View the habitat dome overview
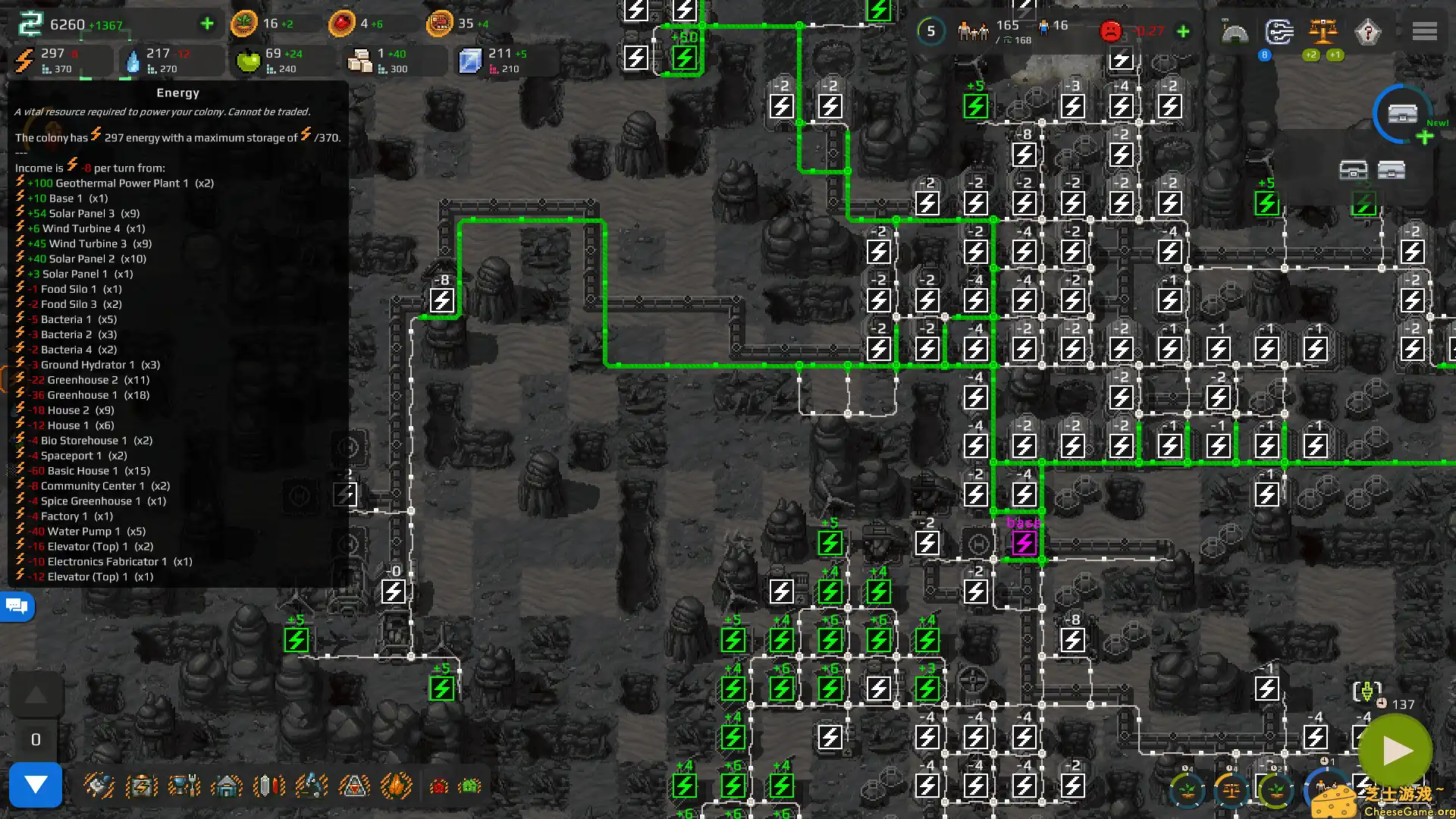This screenshot has height=819, width=1456. (x=1236, y=32)
